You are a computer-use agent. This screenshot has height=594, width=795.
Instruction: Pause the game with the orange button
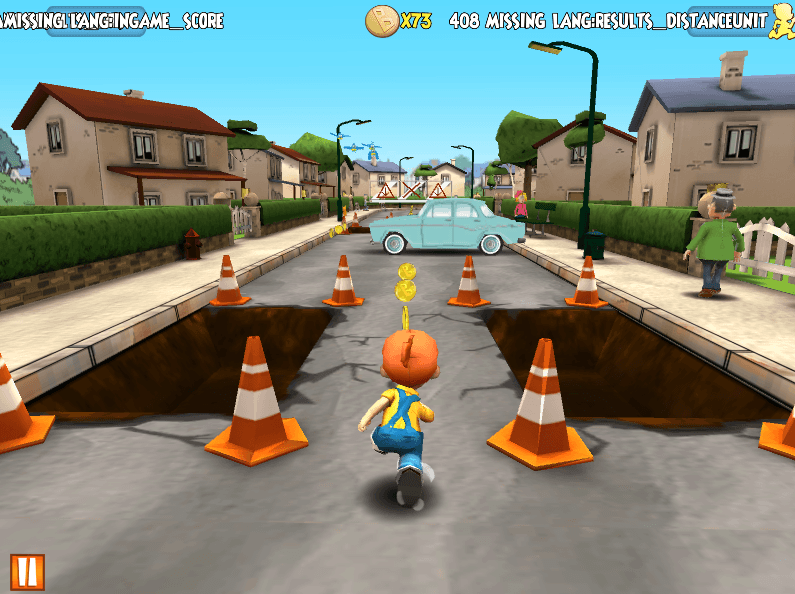(x=28, y=571)
